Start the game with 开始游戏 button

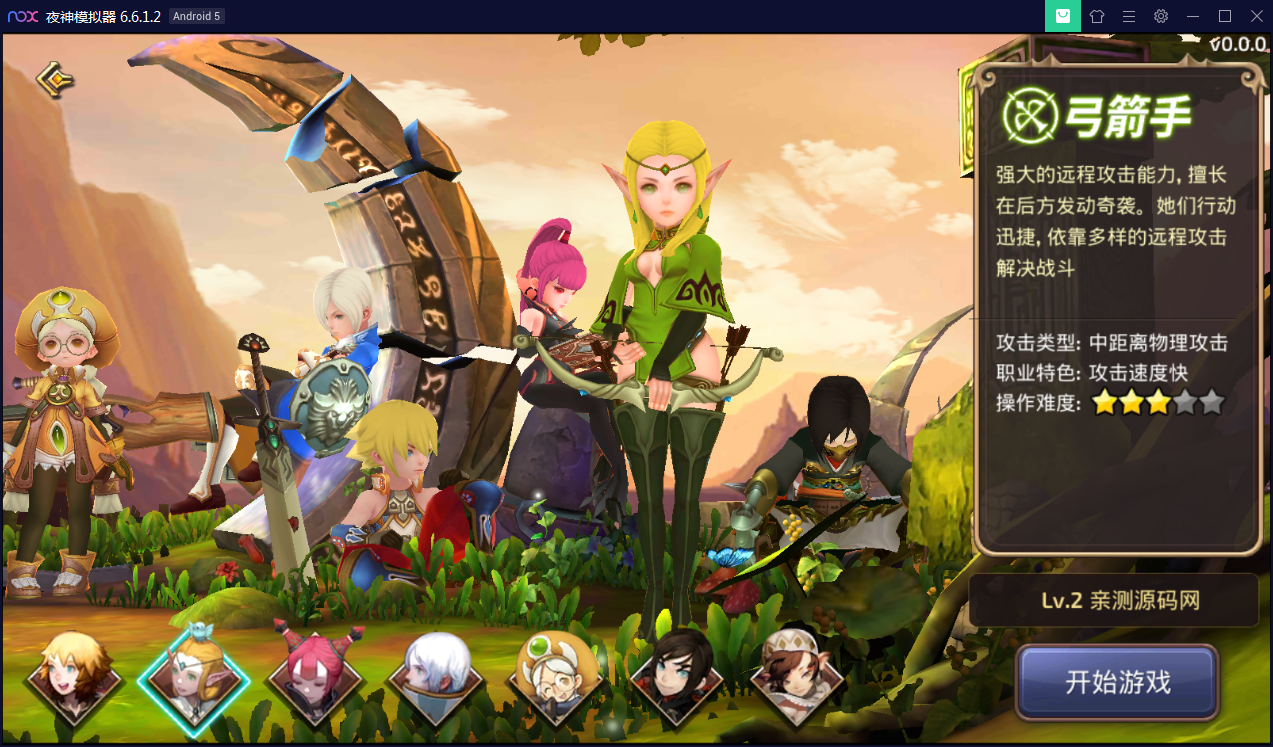pyautogui.click(x=1117, y=683)
